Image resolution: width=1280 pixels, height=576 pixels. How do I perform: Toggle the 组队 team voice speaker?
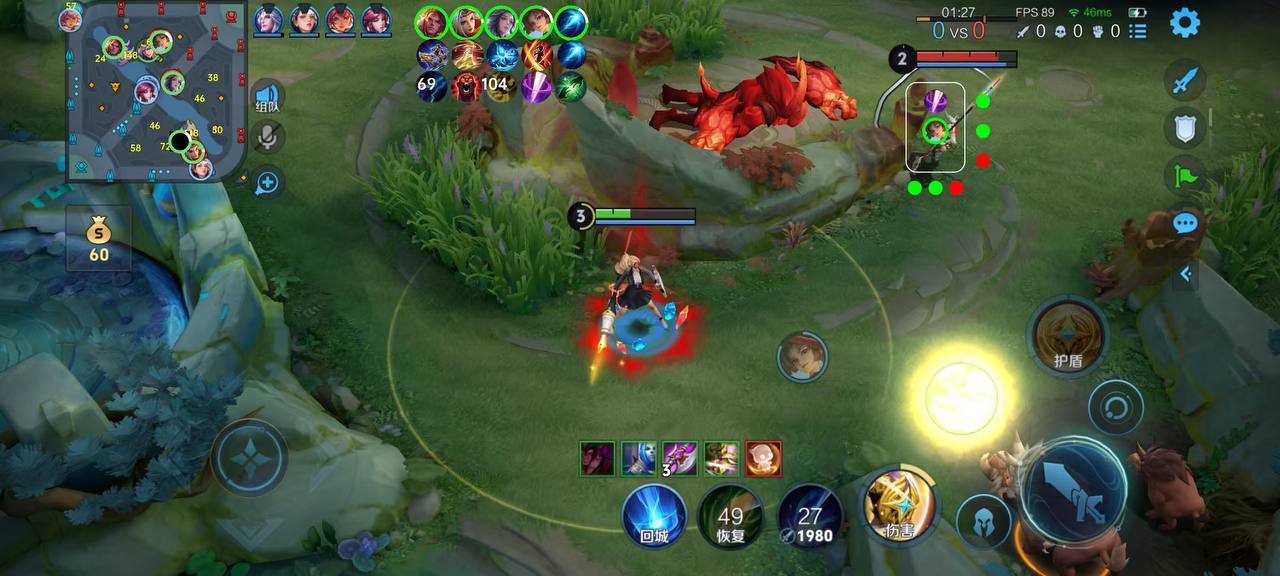[267, 97]
